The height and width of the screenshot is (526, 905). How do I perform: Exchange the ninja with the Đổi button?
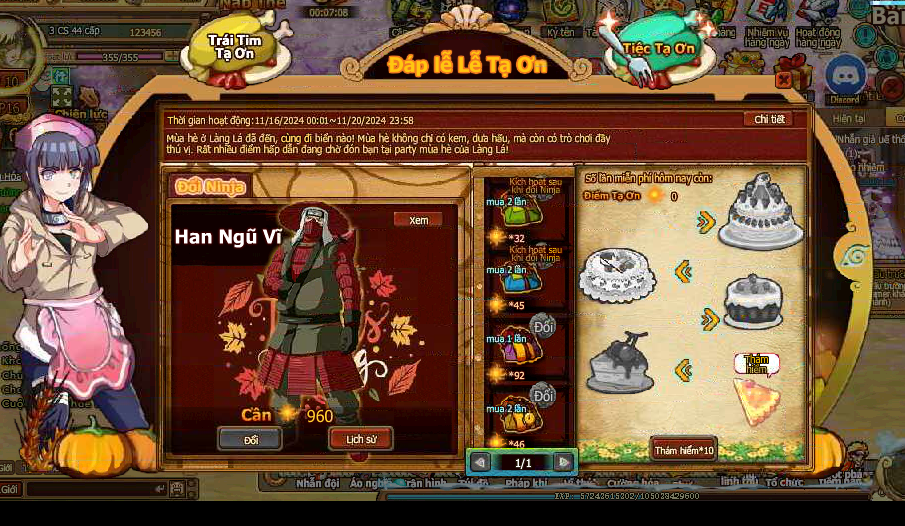250,439
